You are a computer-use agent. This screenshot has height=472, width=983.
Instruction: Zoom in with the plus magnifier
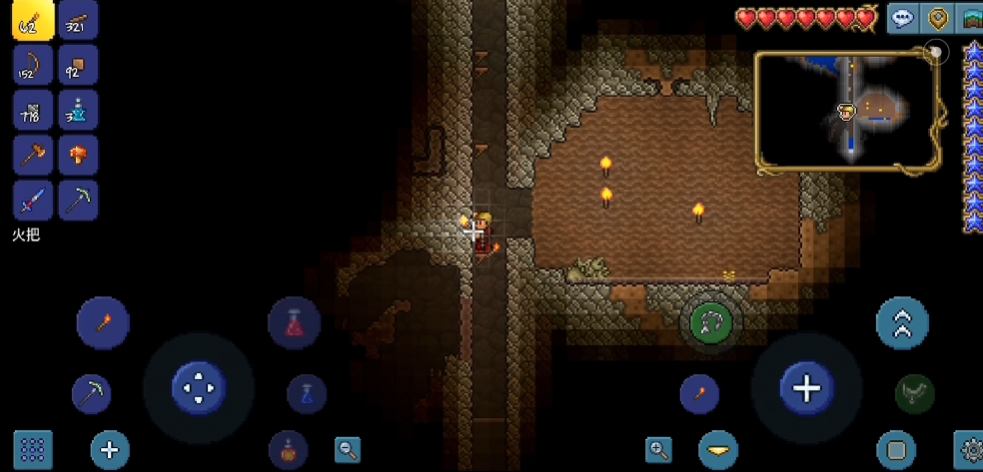tap(659, 450)
